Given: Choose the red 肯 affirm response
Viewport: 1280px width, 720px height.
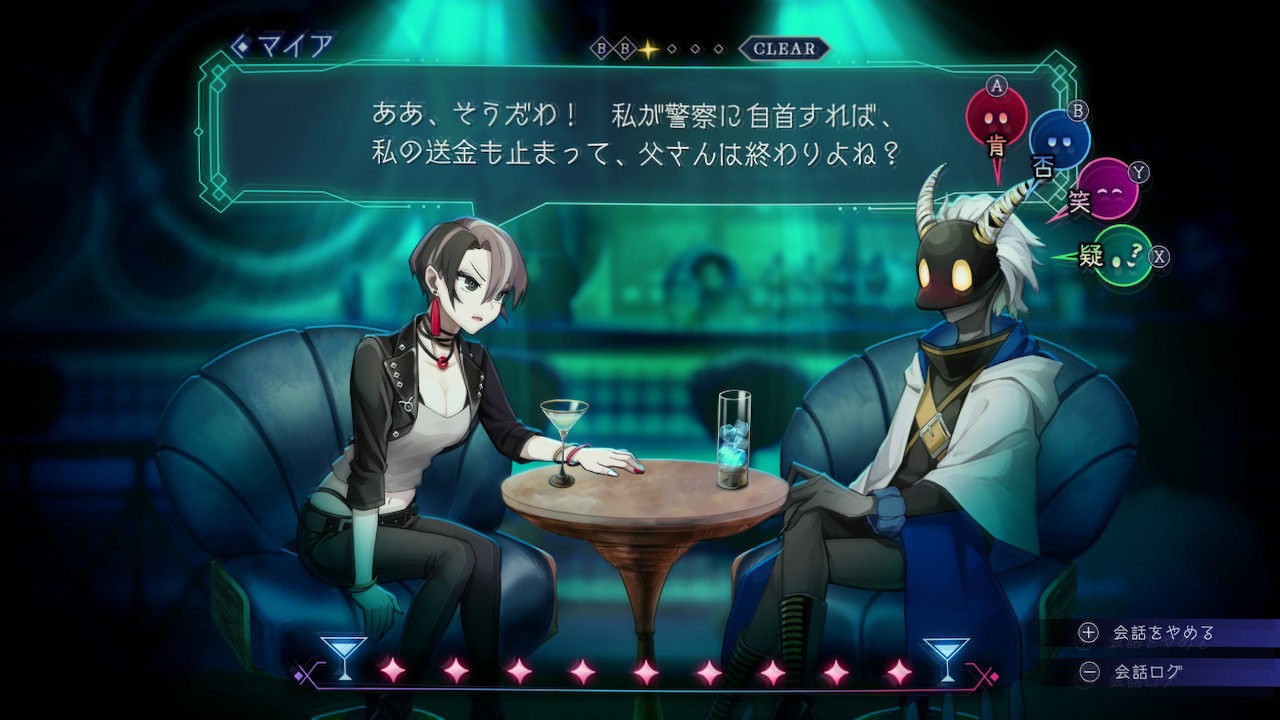Looking at the screenshot, I should click(996, 119).
